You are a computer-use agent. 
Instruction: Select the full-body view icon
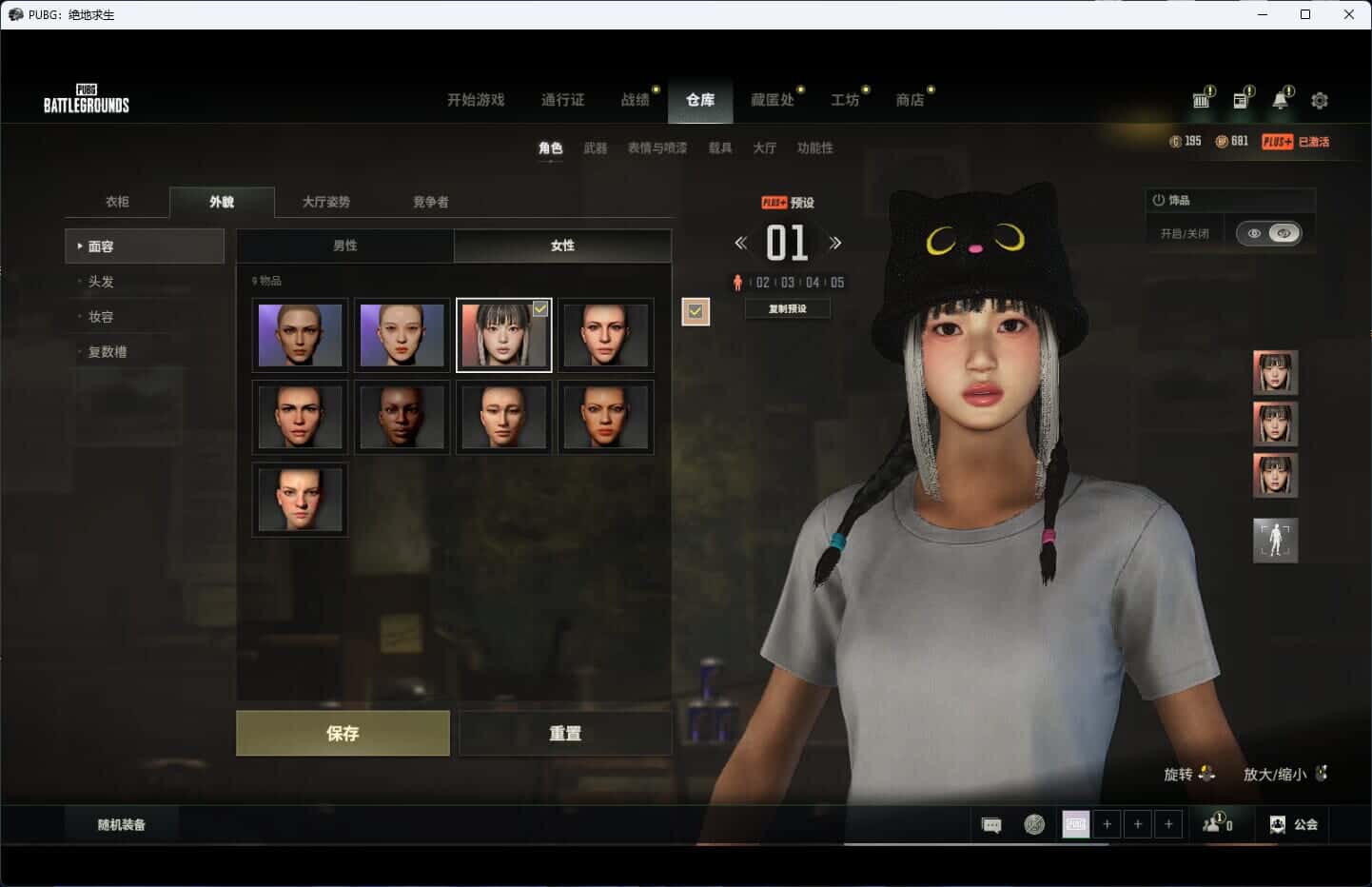1275,540
